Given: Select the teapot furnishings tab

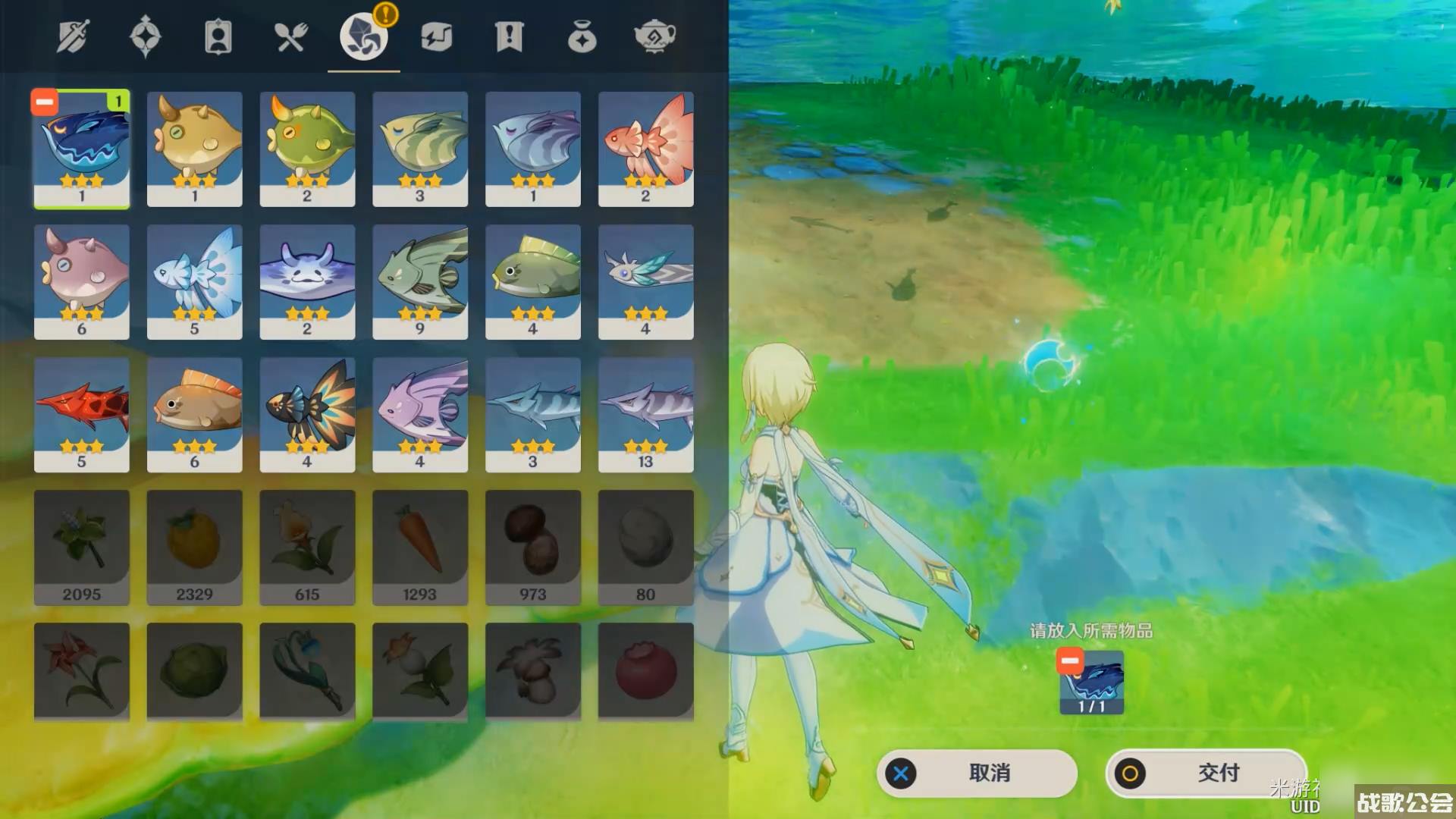Looking at the screenshot, I should tap(654, 36).
